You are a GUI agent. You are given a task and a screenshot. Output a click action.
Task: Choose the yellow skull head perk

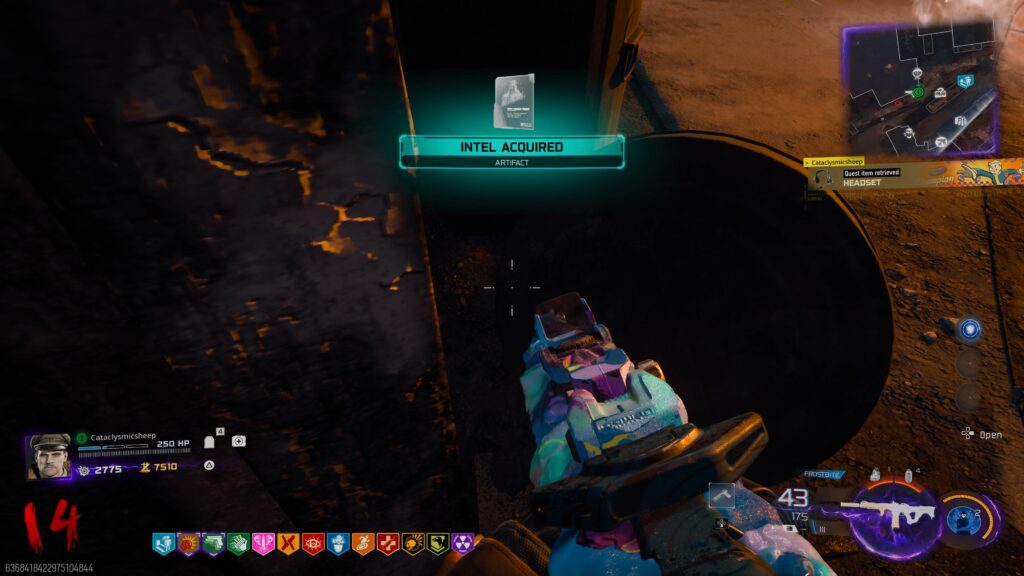click(x=413, y=544)
